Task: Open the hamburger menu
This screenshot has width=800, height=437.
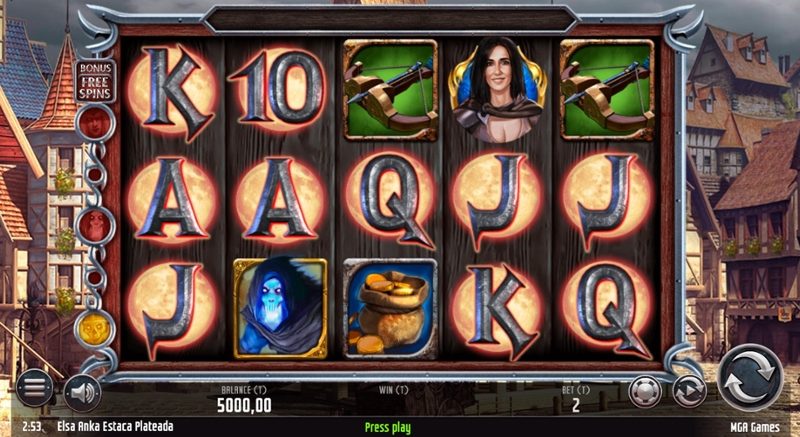Action: [34, 387]
